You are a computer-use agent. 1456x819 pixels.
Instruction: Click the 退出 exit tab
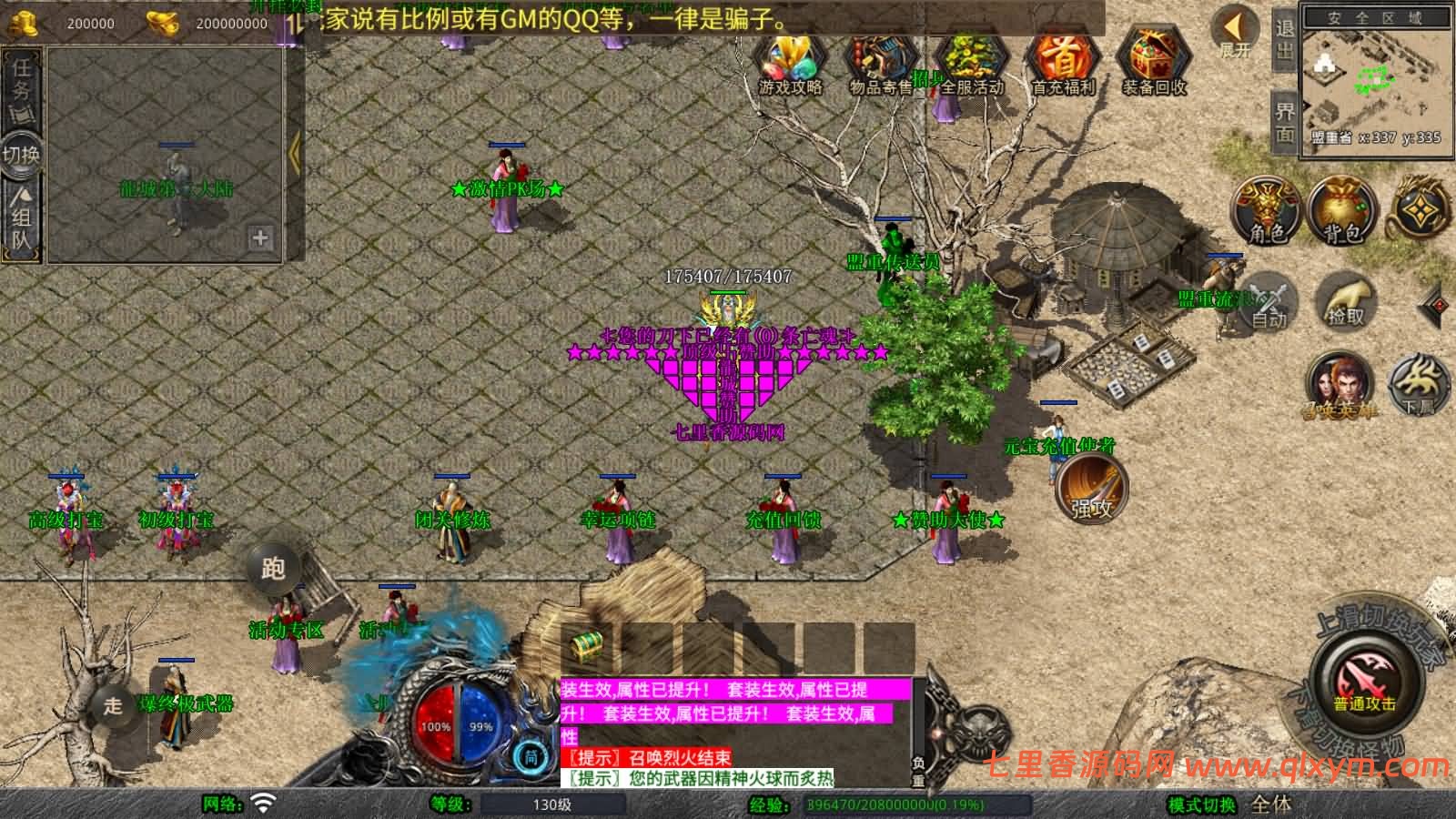pos(1284,40)
